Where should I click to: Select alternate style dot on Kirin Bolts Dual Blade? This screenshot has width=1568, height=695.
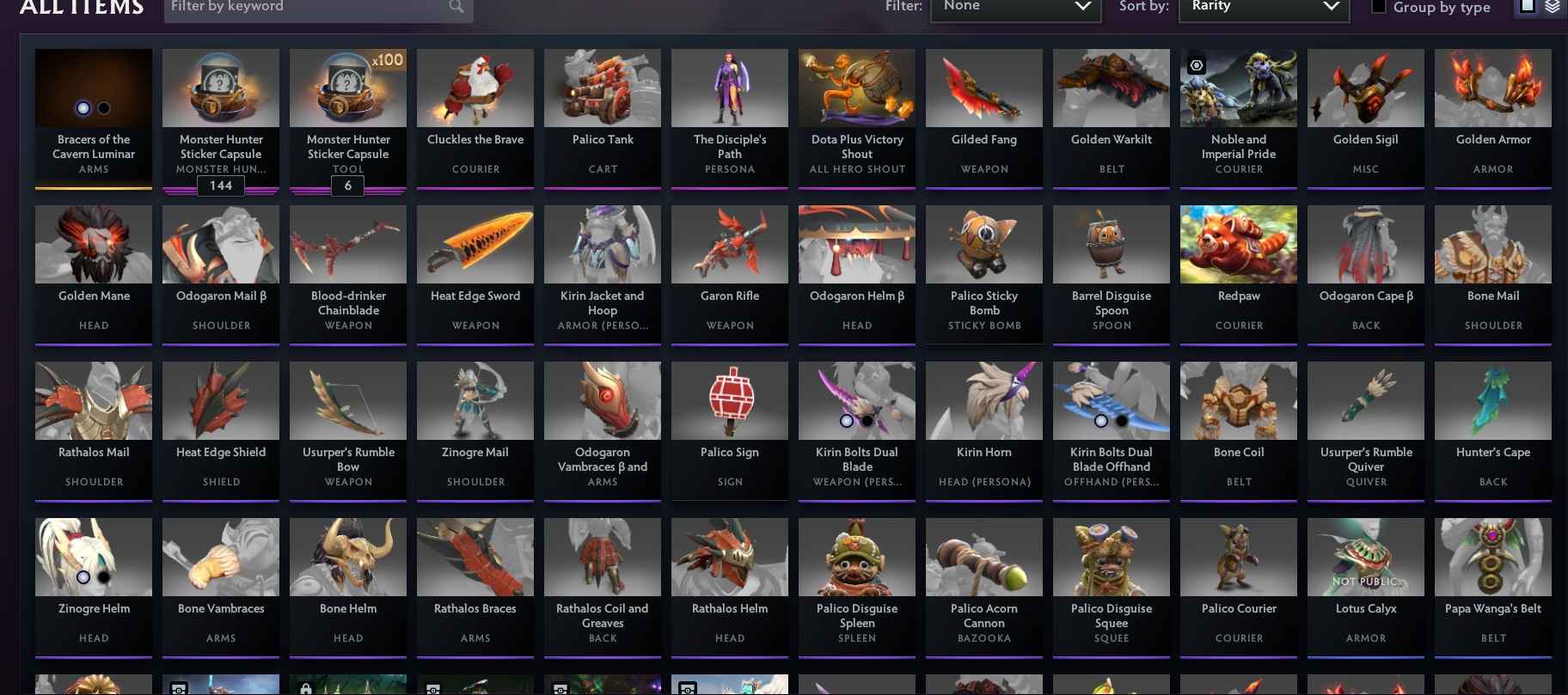pos(867,421)
